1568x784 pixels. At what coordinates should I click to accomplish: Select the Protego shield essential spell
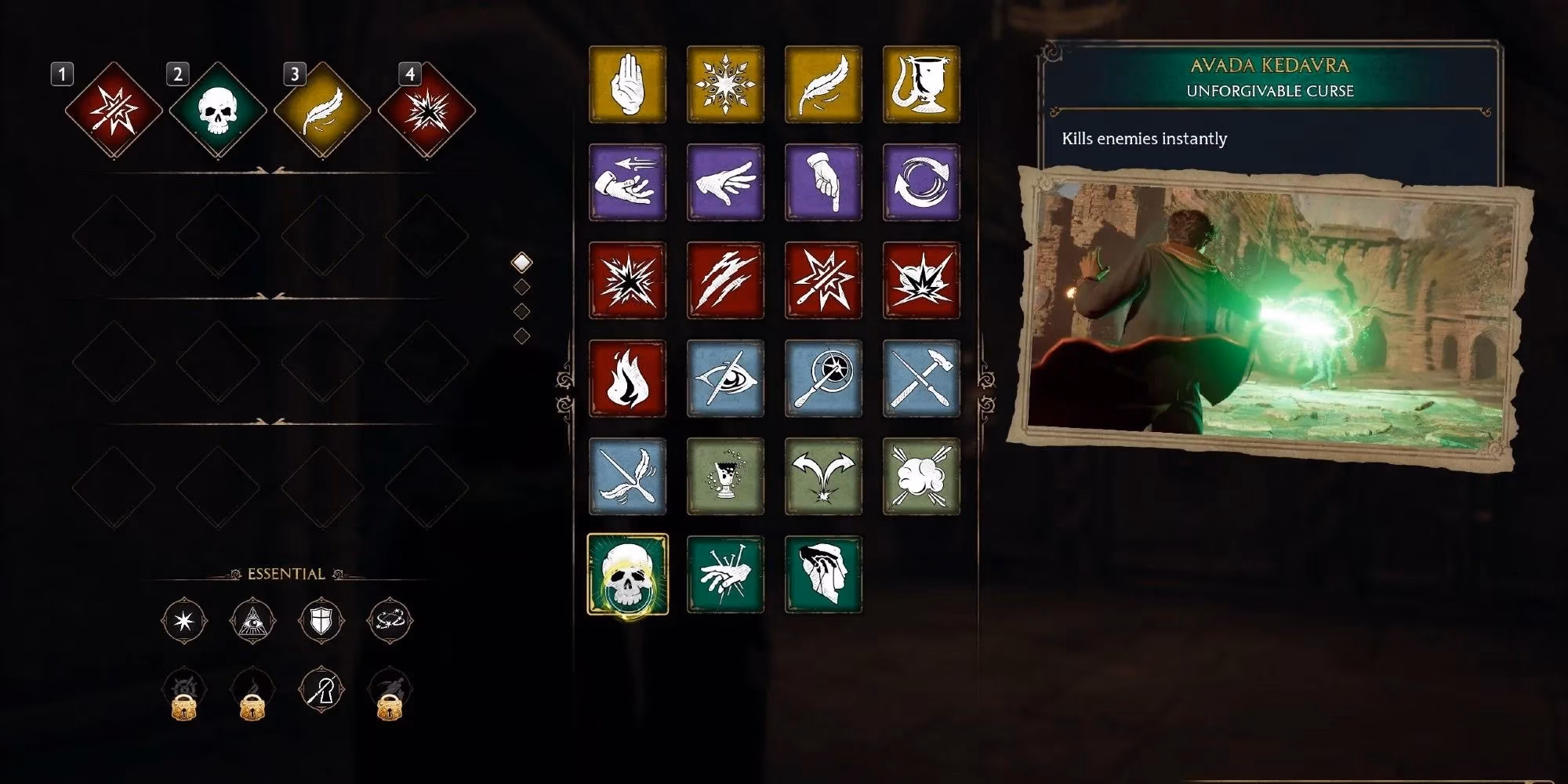click(x=321, y=621)
